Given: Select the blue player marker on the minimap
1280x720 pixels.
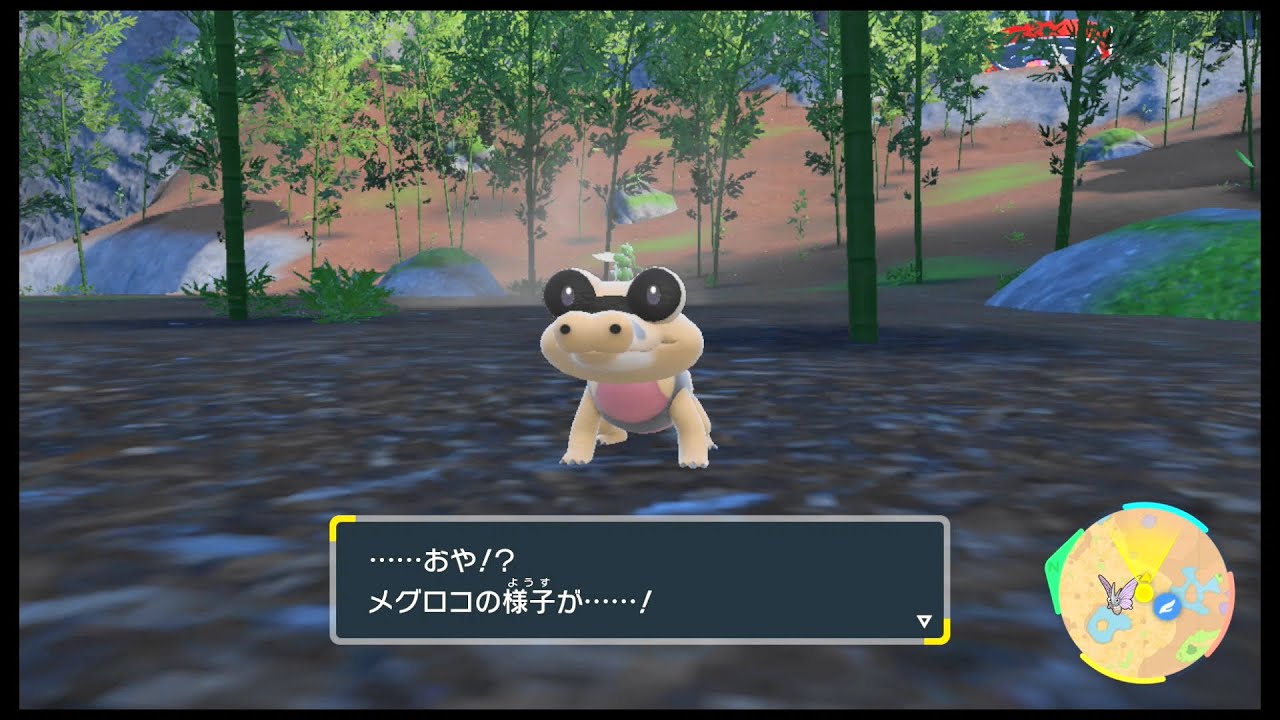Looking at the screenshot, I should [x=1166, y=607].
